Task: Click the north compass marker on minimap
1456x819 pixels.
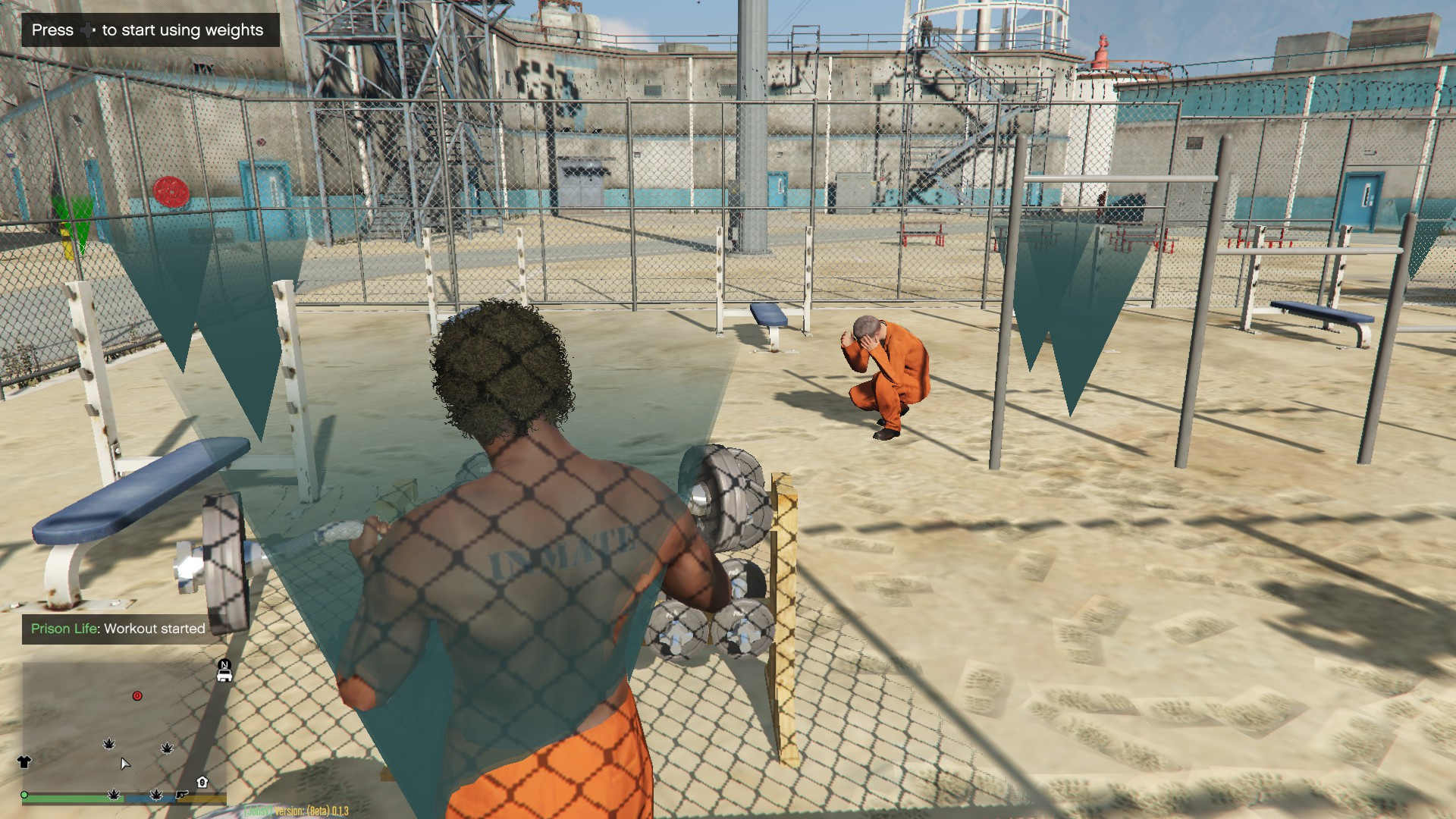Action: [x=224, y=664]
